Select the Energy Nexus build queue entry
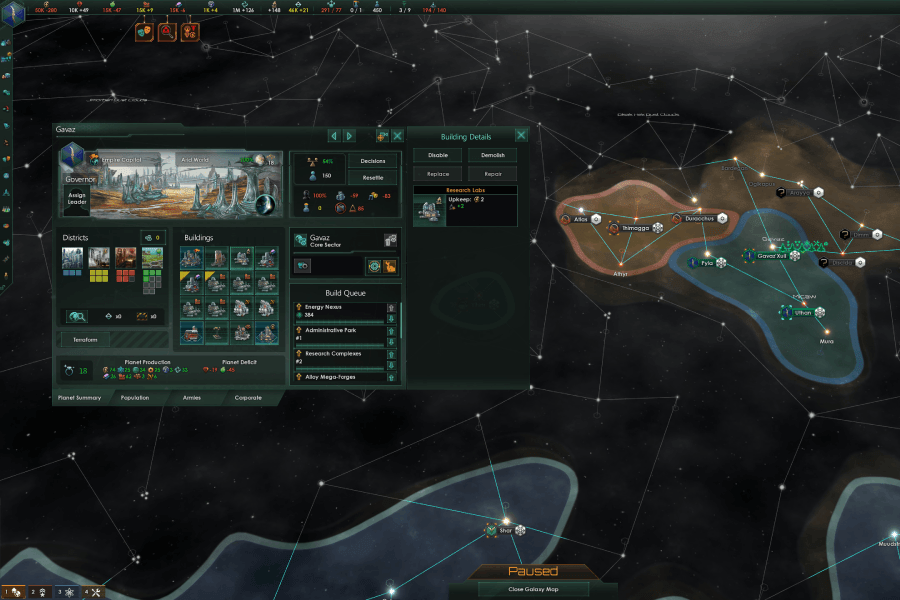Viewport: 900px width, 600px height. (x=340, y=311)
